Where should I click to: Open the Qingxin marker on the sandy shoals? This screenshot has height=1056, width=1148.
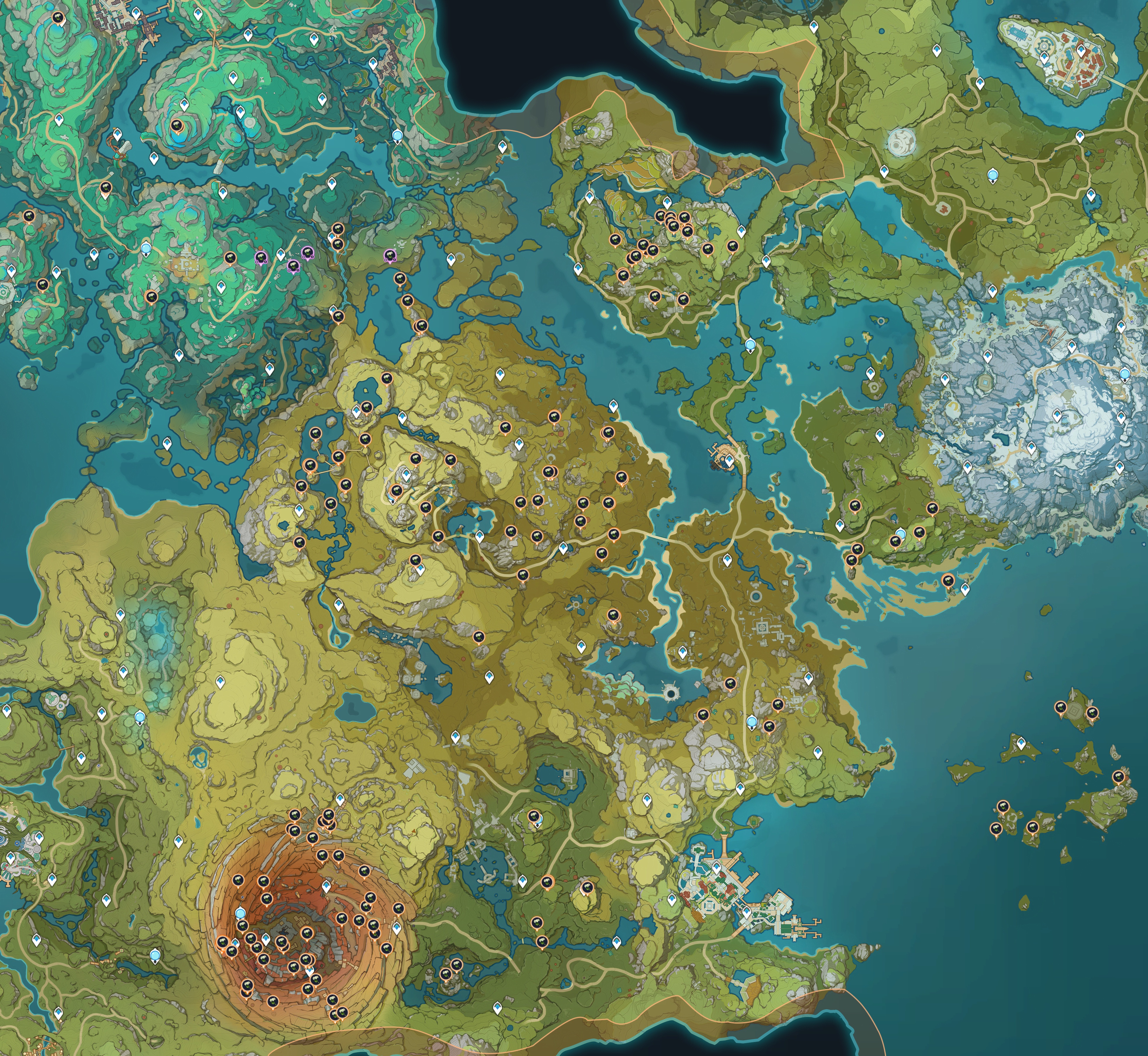(947, 581)
